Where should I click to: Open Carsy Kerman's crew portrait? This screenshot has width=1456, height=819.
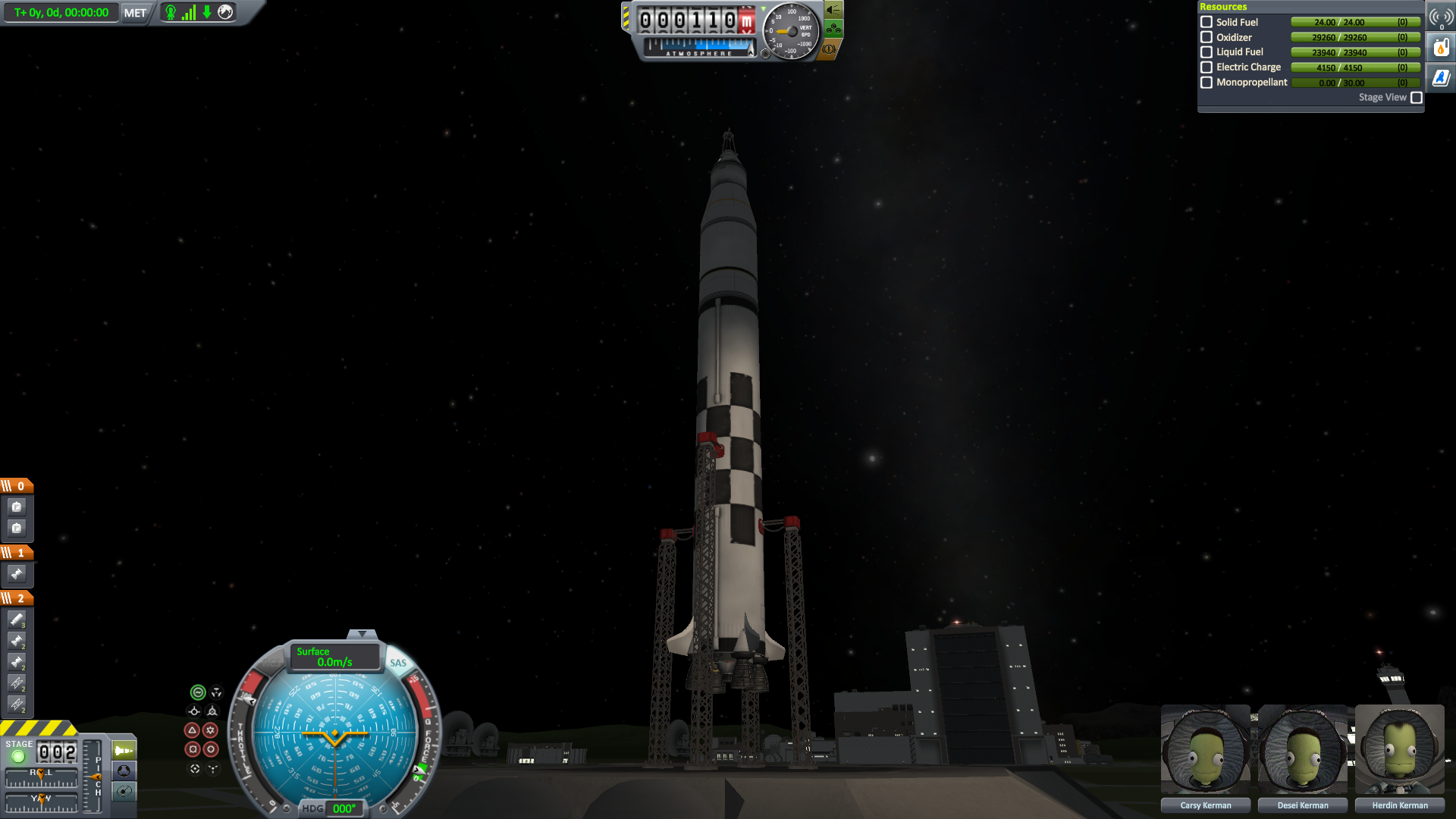[x=1205, y=749]
